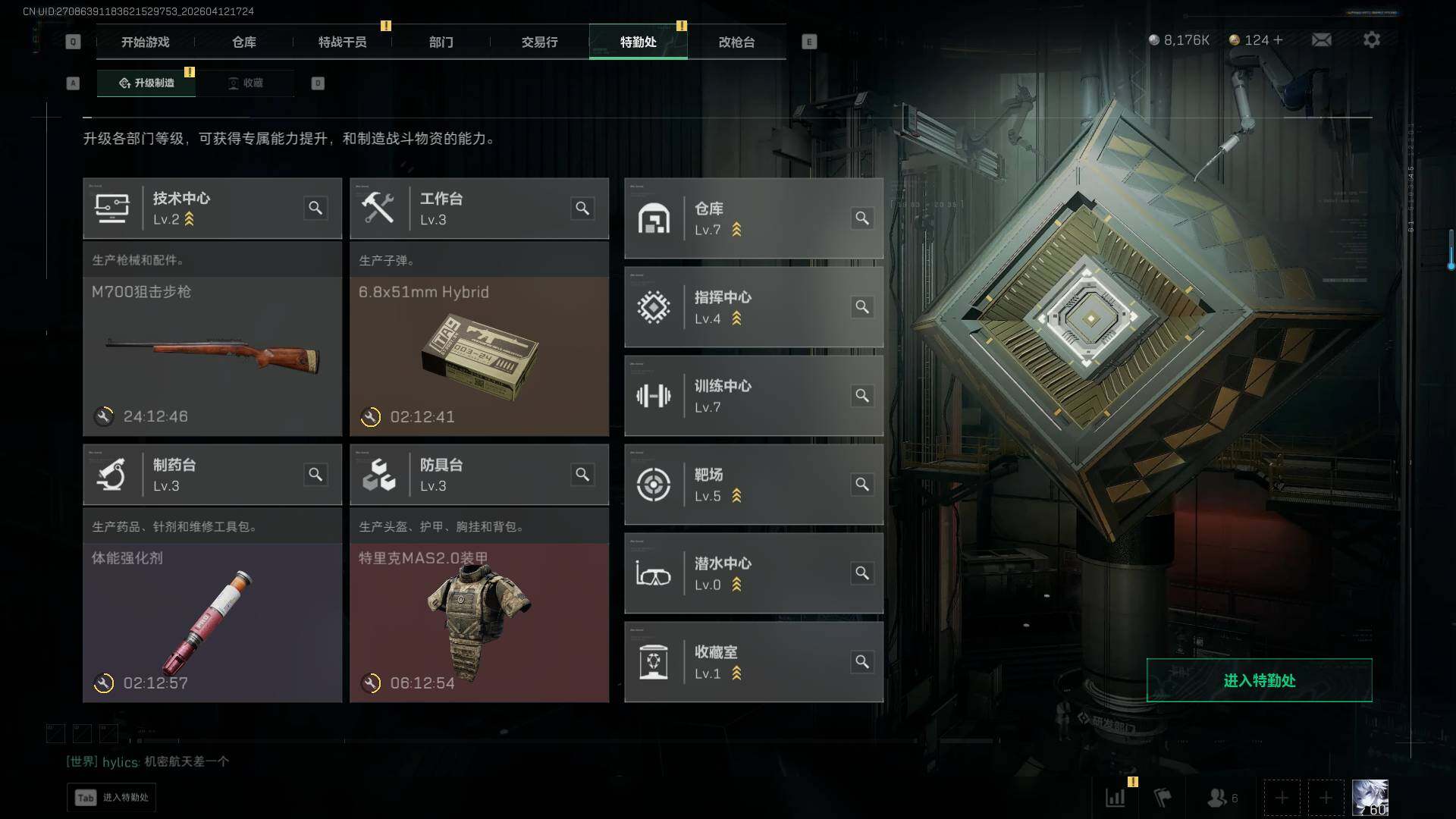The width and height of the screenshot is (1456, 819).
Task: Open the 仓库 top navigation tab
Action: [x=243, y=42]
